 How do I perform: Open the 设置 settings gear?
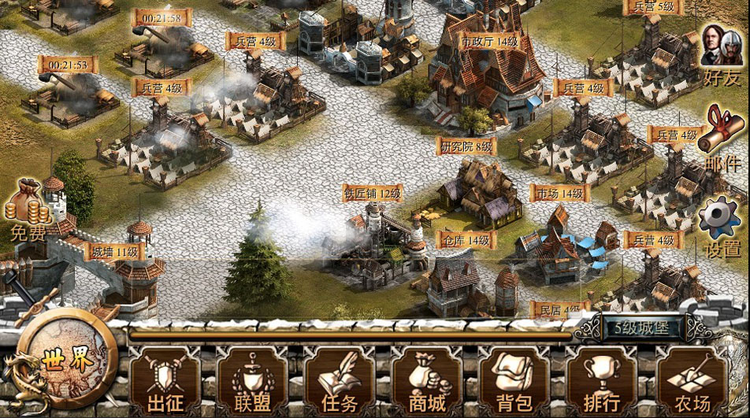(721, 225)
